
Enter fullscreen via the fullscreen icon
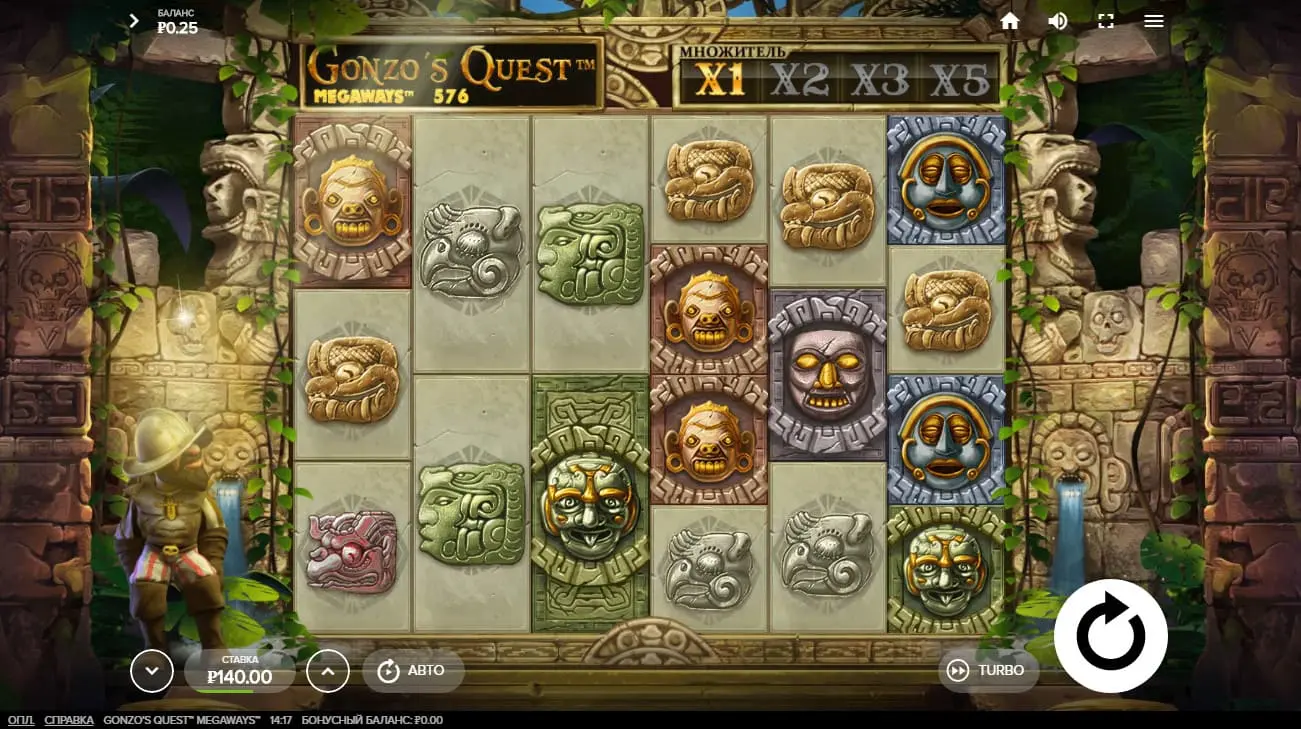coord(1105,20)
